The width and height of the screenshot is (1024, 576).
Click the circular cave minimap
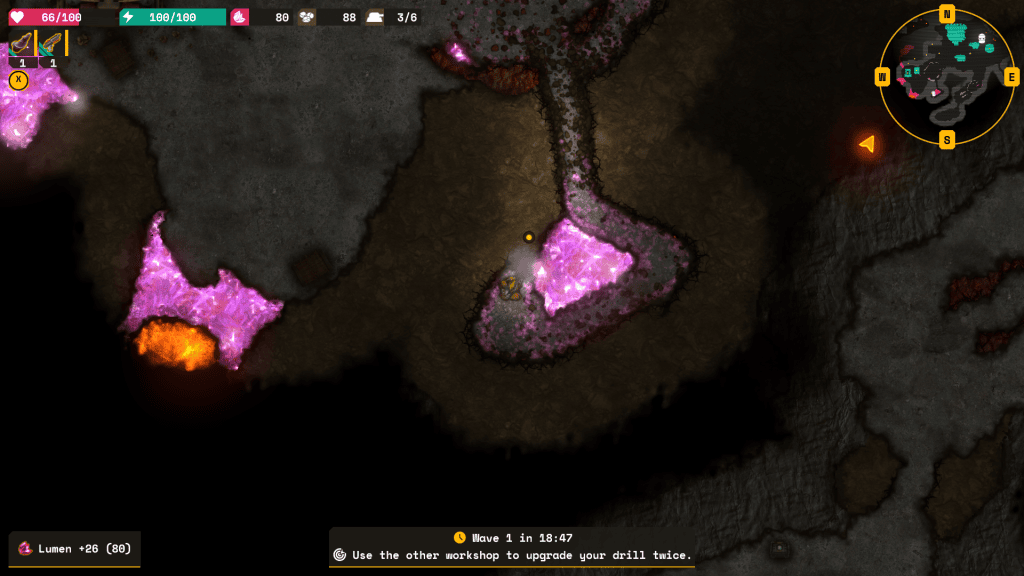(946, 76)
